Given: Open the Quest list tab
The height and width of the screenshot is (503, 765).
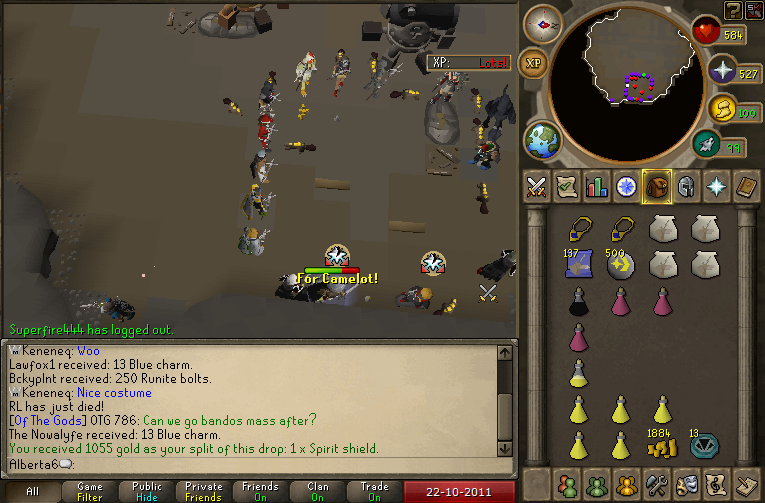Looking at the screenshot, I should pyautogui.click(x=567, y=186).
